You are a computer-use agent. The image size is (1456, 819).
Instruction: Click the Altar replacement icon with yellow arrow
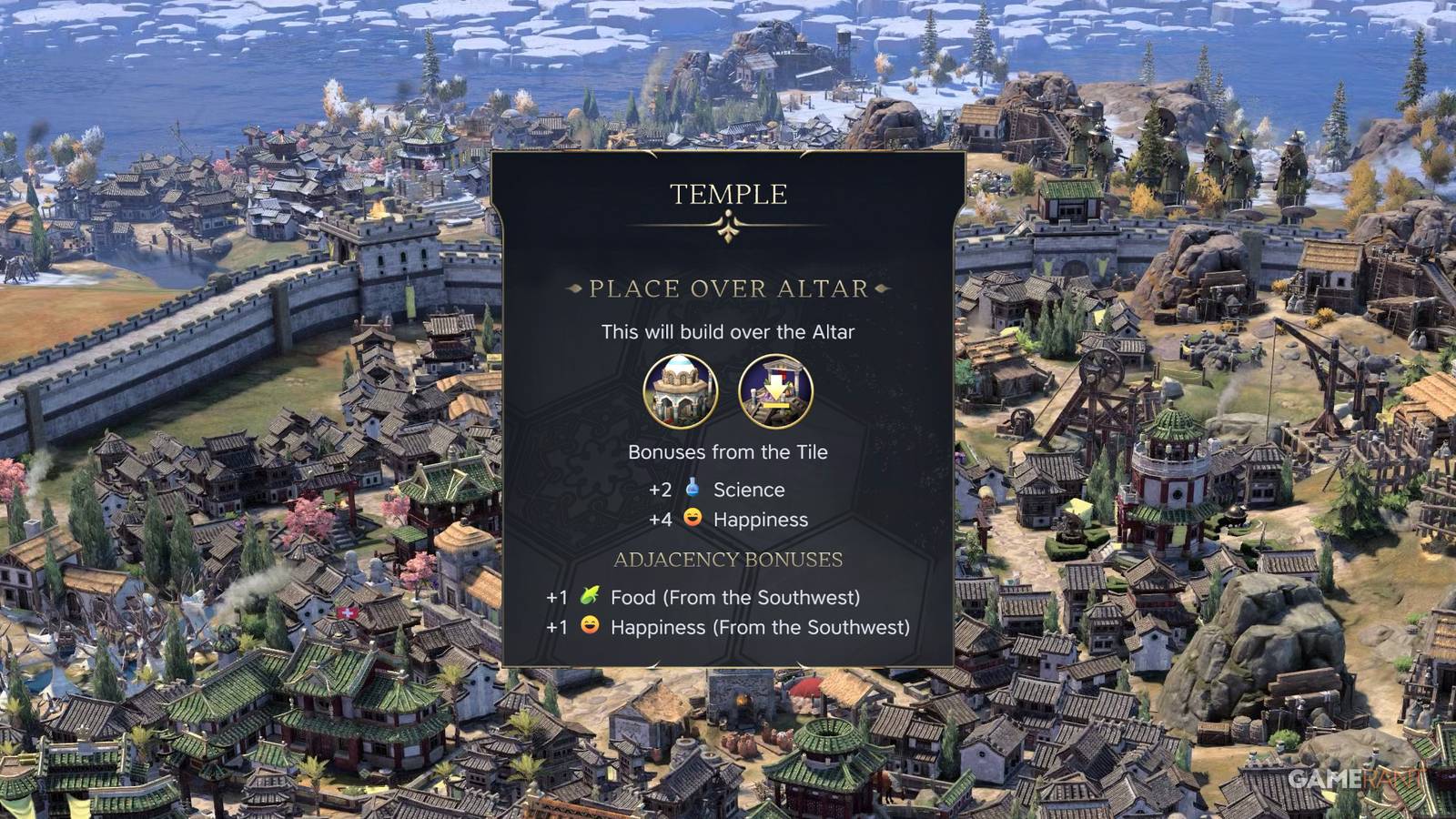coord(775,391)
